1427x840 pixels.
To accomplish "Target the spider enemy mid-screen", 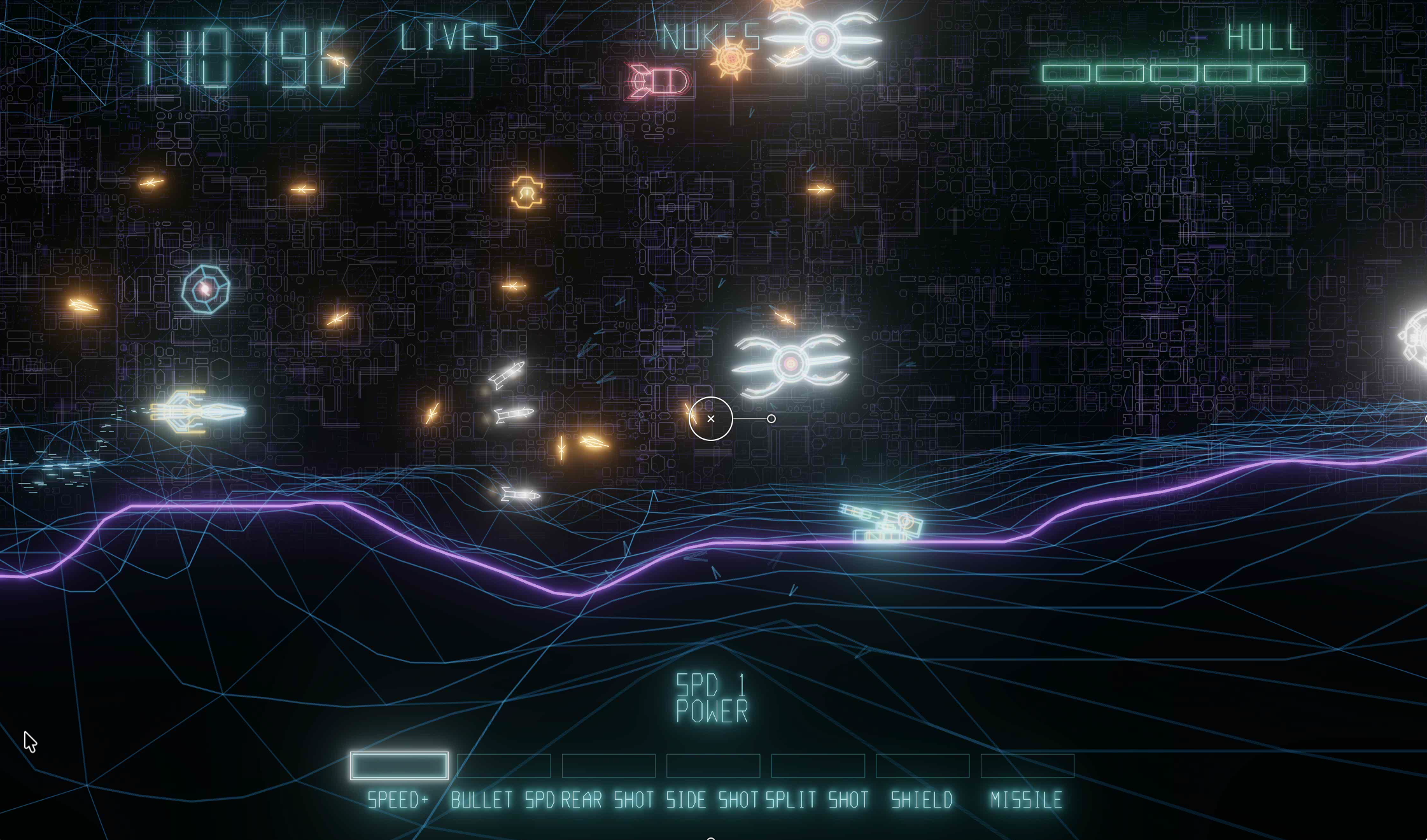I will (x=791, y=364).
